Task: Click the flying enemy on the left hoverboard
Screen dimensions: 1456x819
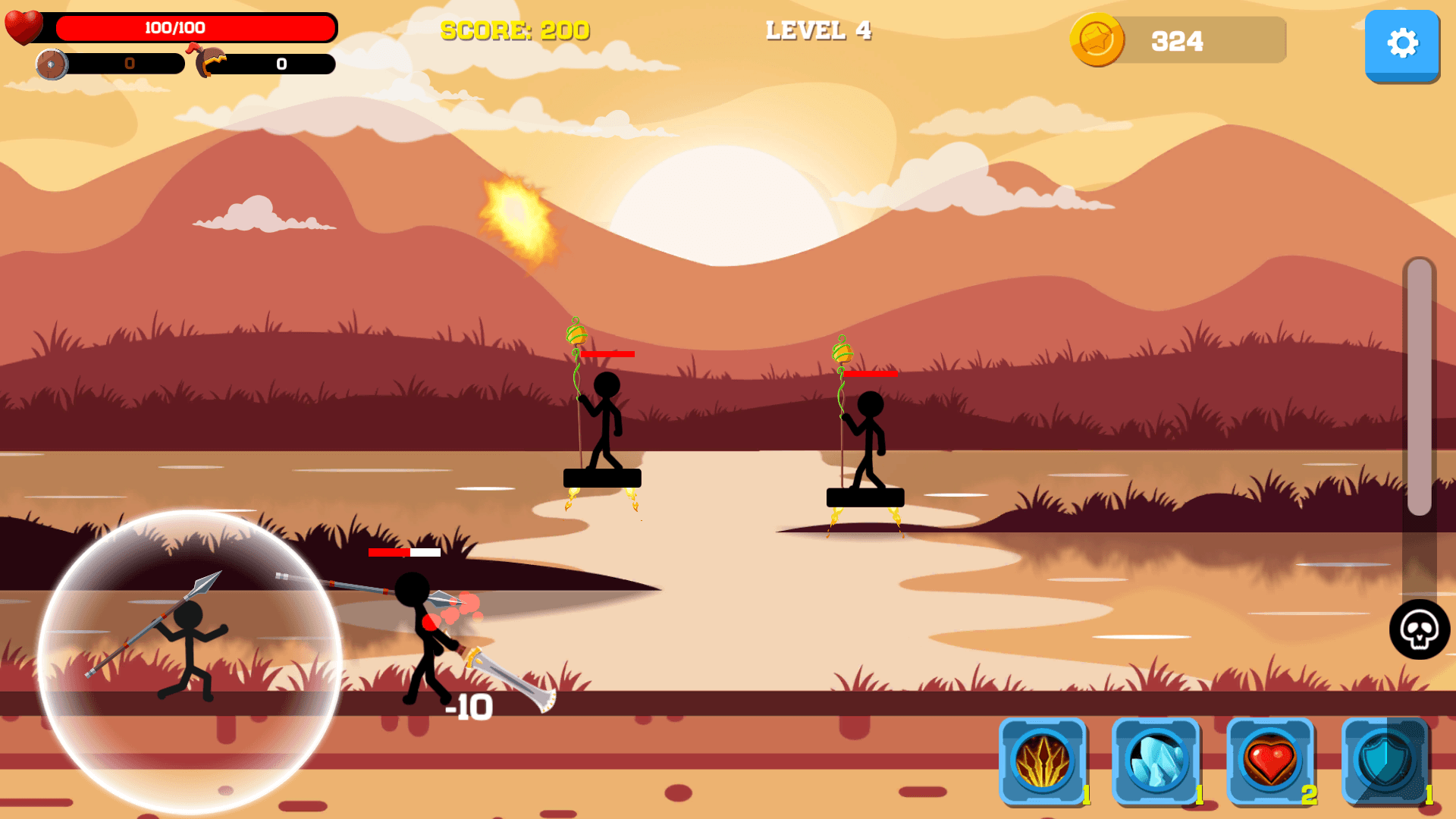Action: [601, 425]
